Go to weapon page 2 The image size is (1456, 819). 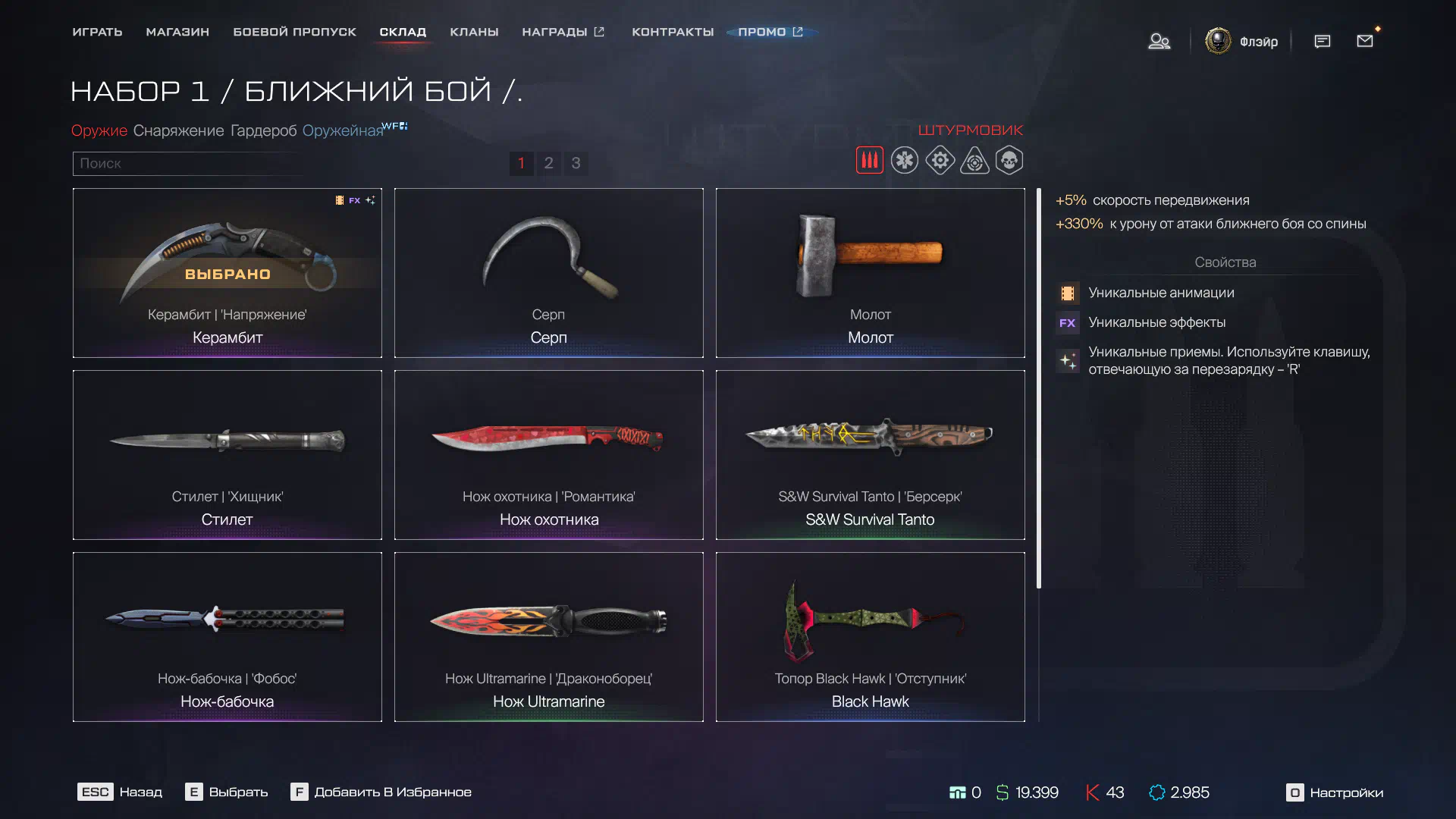pyautogui.click(x=548, y=163)
